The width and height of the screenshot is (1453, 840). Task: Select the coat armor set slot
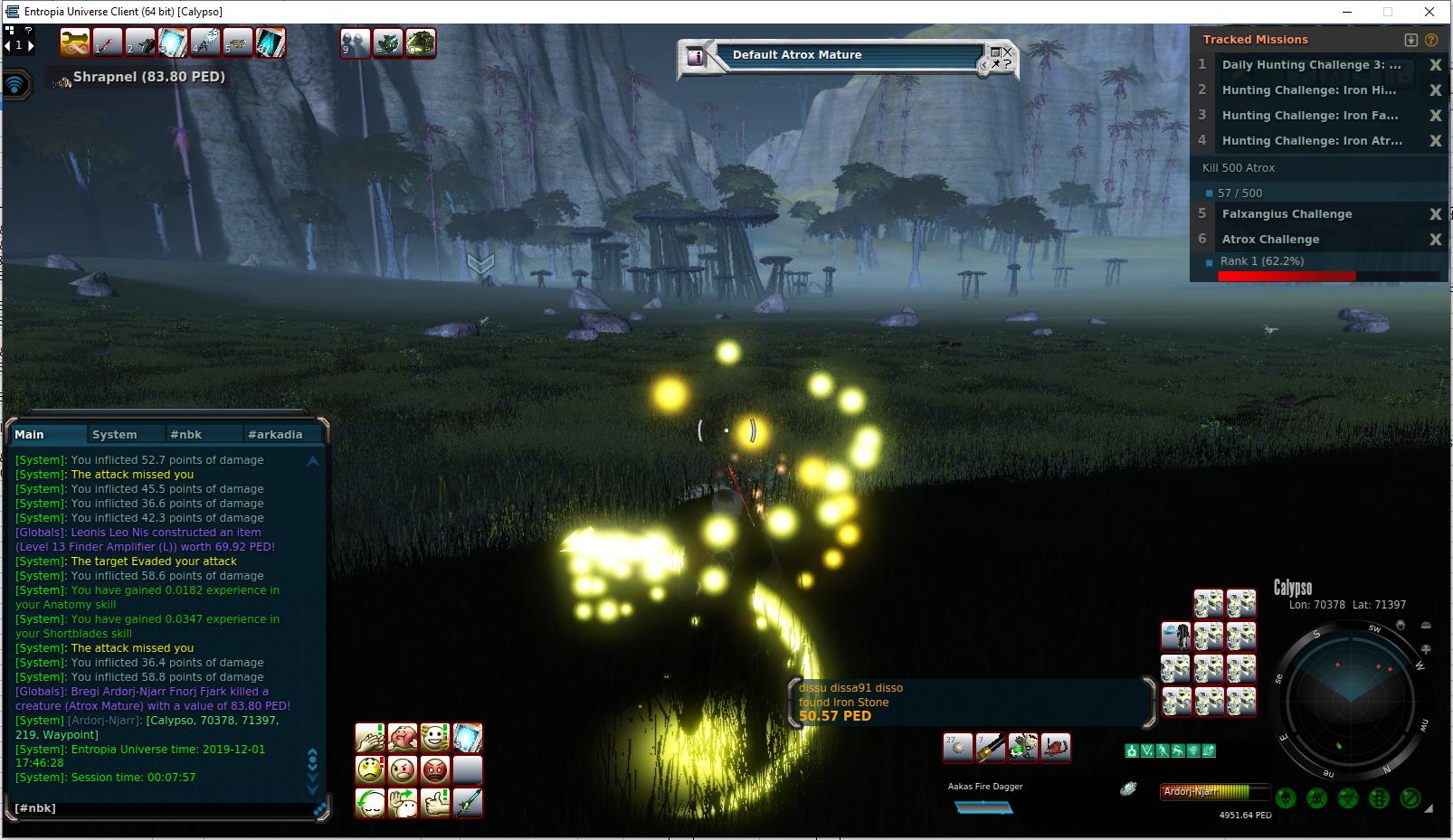(x=1176, y=637)
